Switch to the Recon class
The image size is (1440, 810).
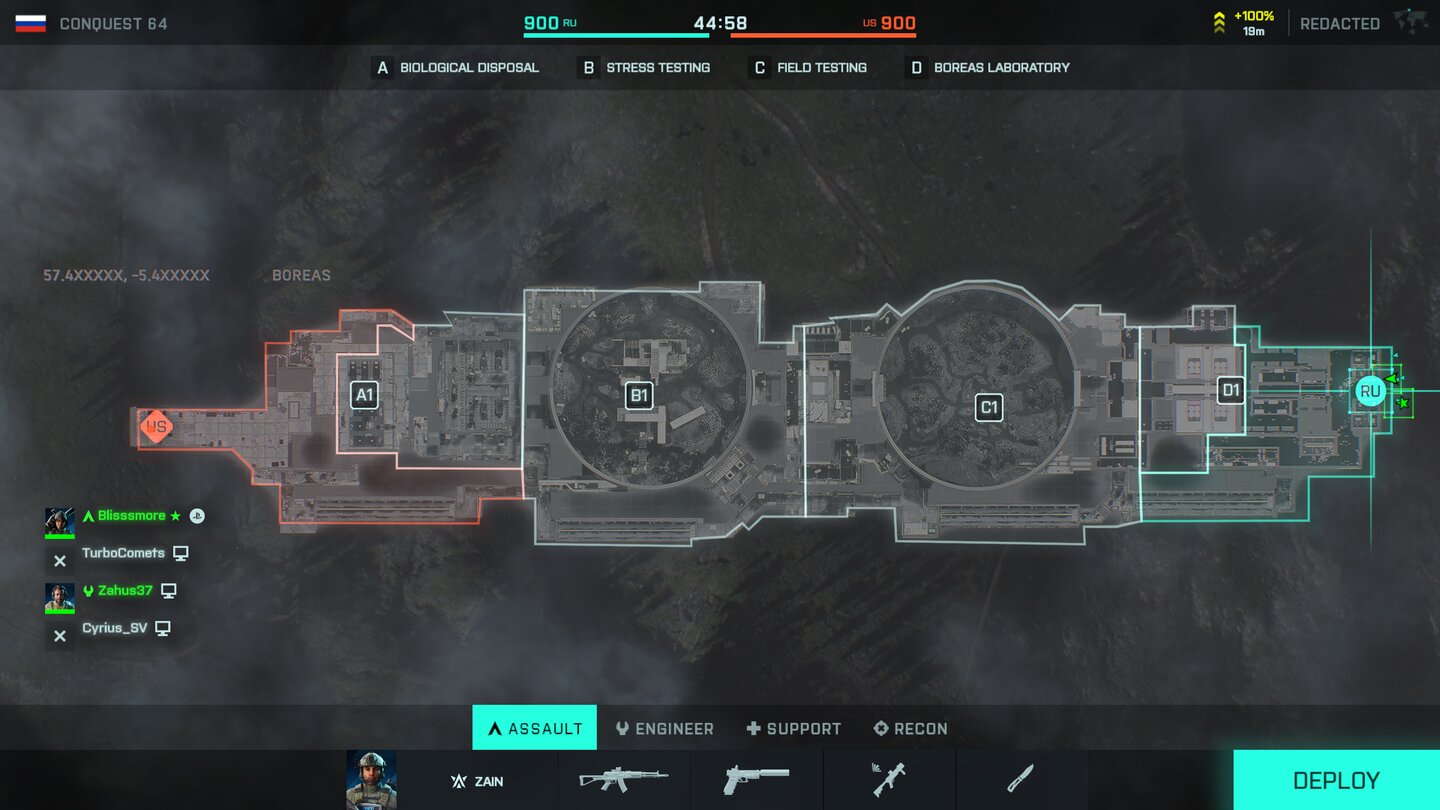coord(910,728)
